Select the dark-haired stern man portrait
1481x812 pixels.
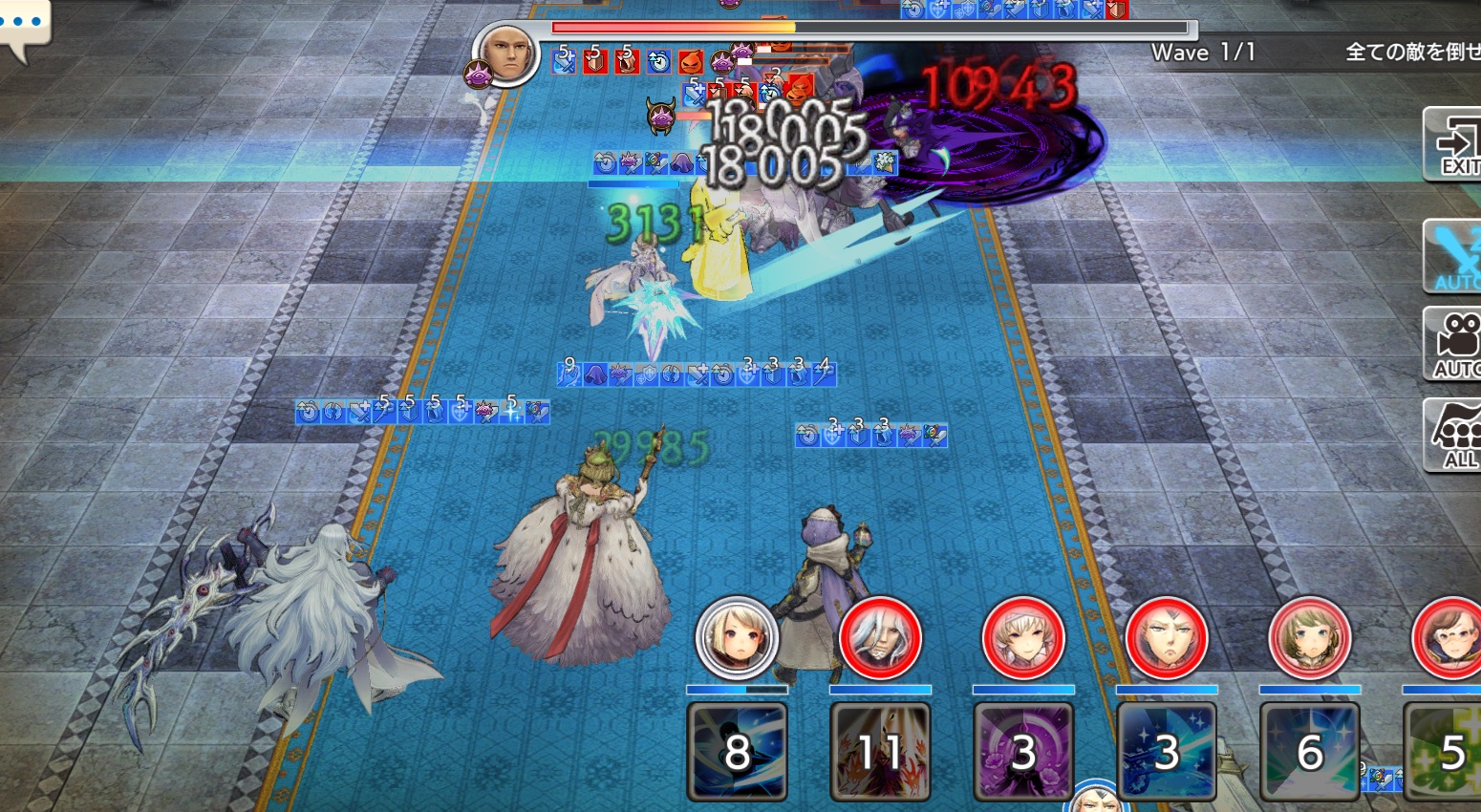coord(1167,638)
